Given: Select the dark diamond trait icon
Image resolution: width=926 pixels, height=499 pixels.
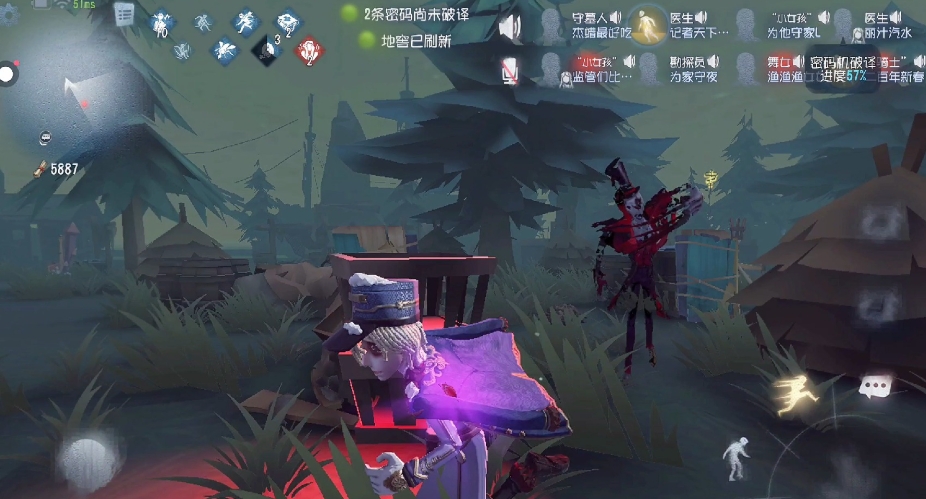Looking at the screenshot, I should point(266,47).
